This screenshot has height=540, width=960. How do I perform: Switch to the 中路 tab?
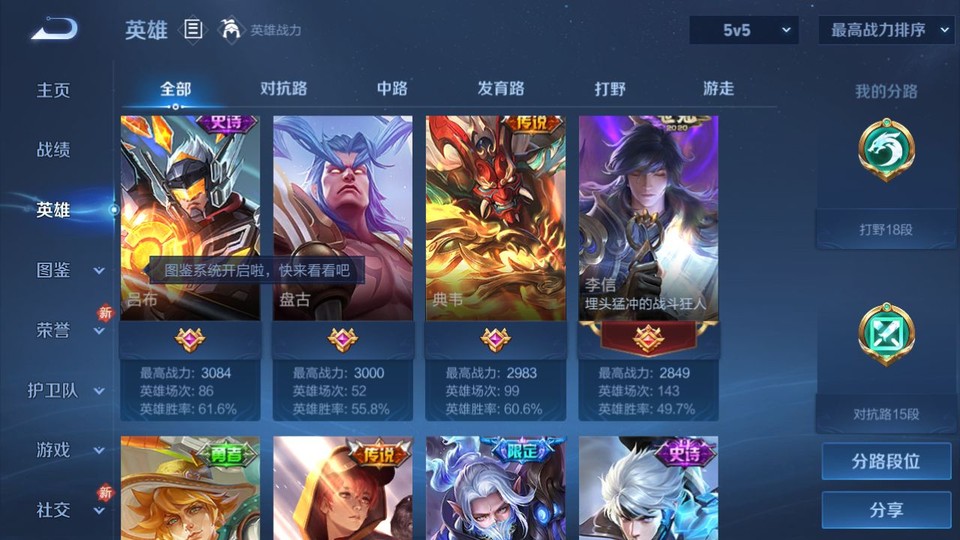pos(392,89)
